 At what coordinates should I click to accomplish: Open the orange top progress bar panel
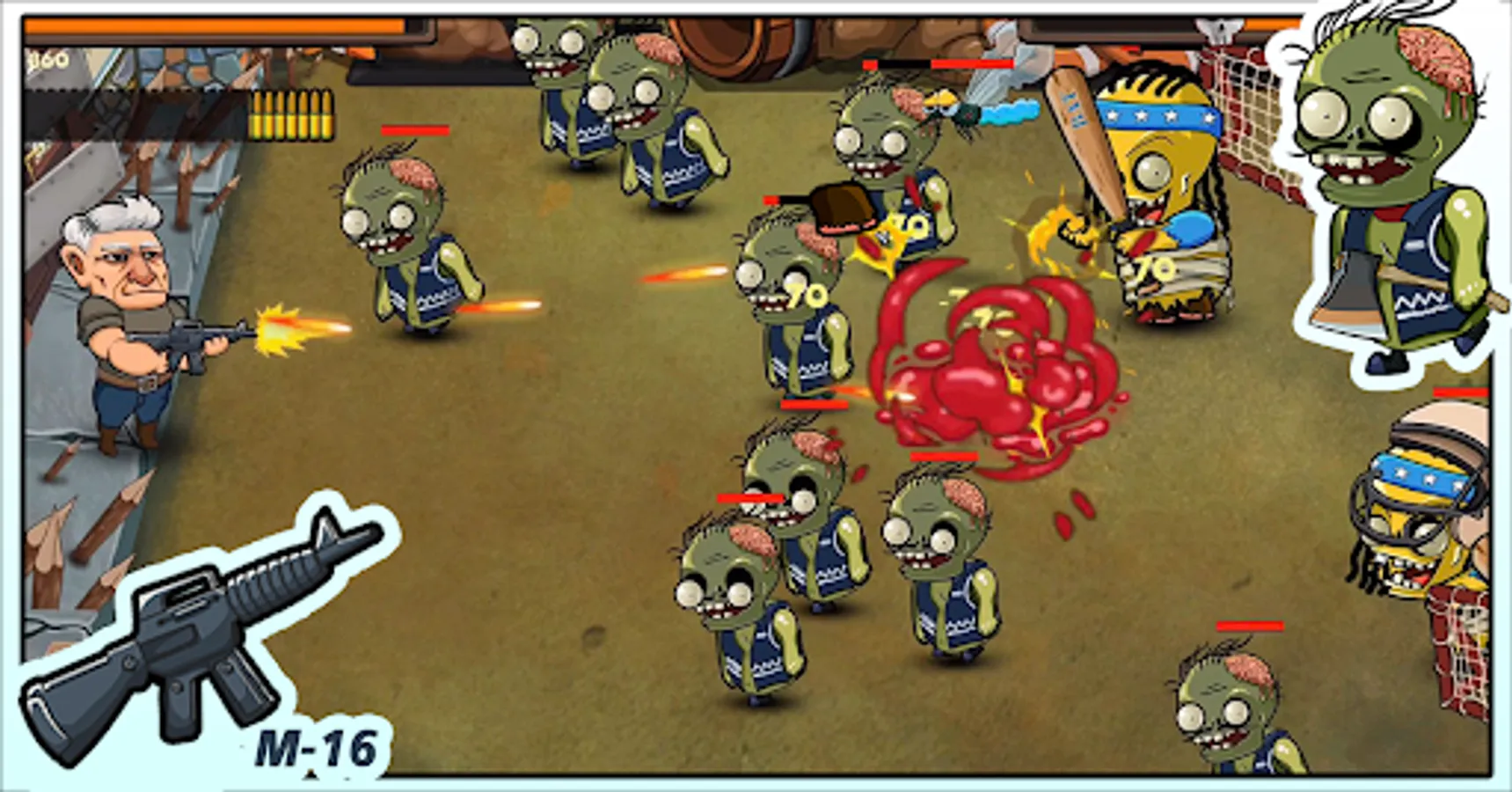(x=211, y=26)
